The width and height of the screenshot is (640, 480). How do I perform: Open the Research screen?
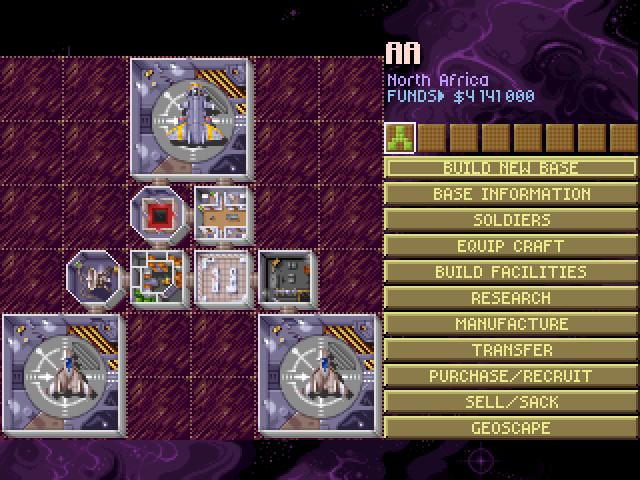pos(510,297)
